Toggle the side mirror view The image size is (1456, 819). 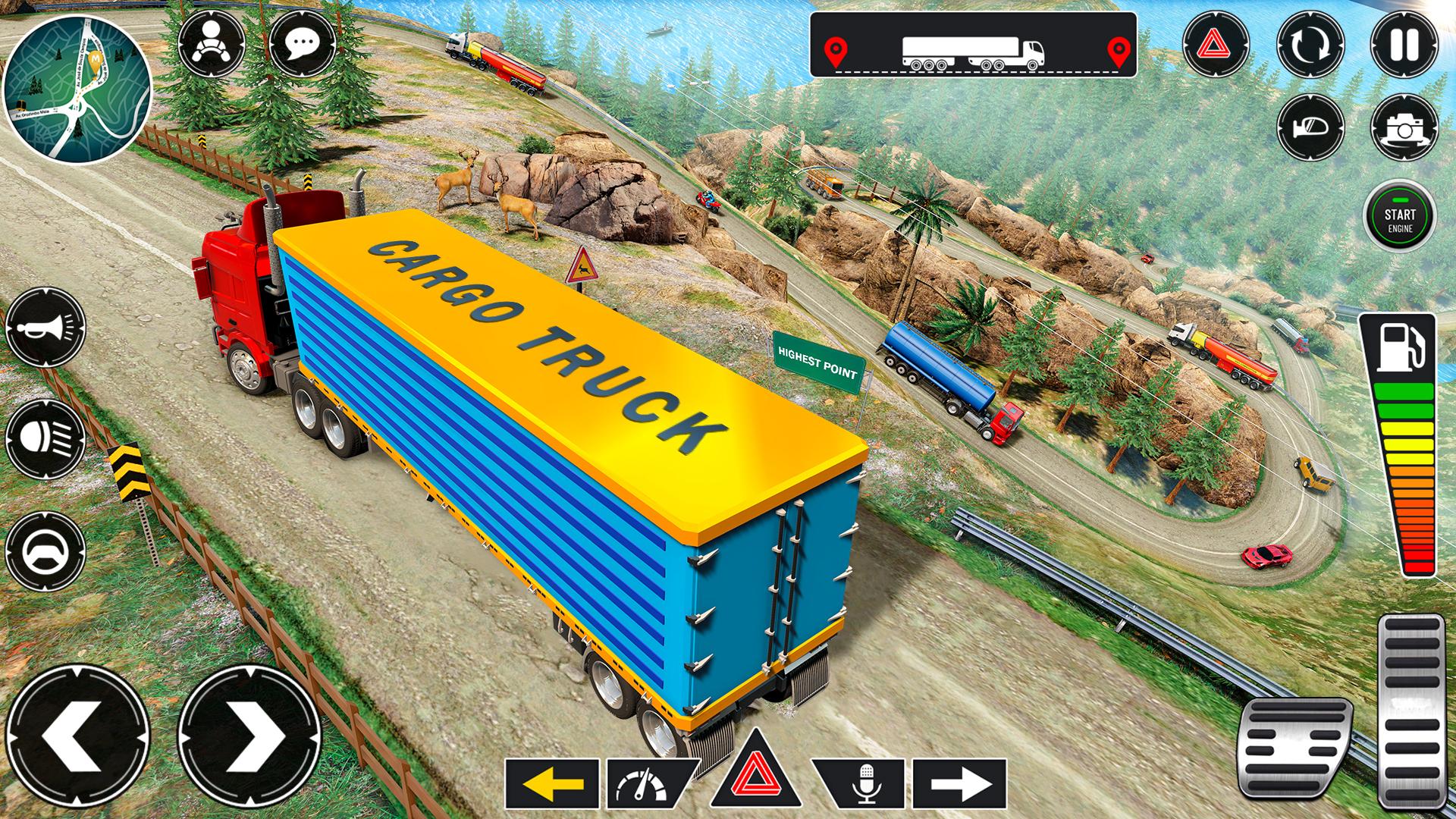coord(1310,127)
